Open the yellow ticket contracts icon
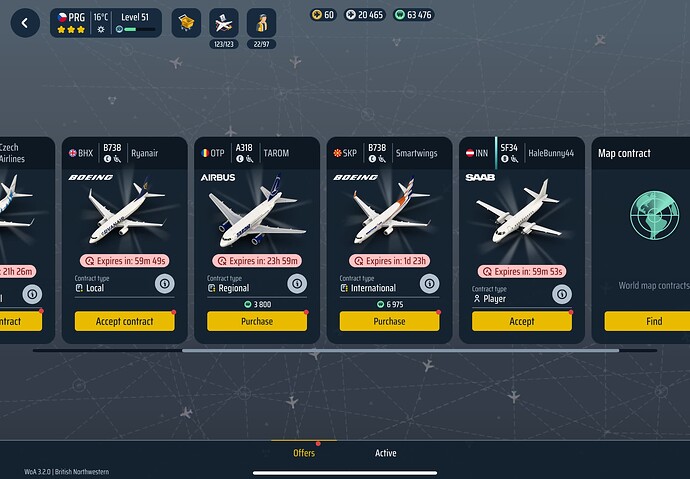 point(187,22)
